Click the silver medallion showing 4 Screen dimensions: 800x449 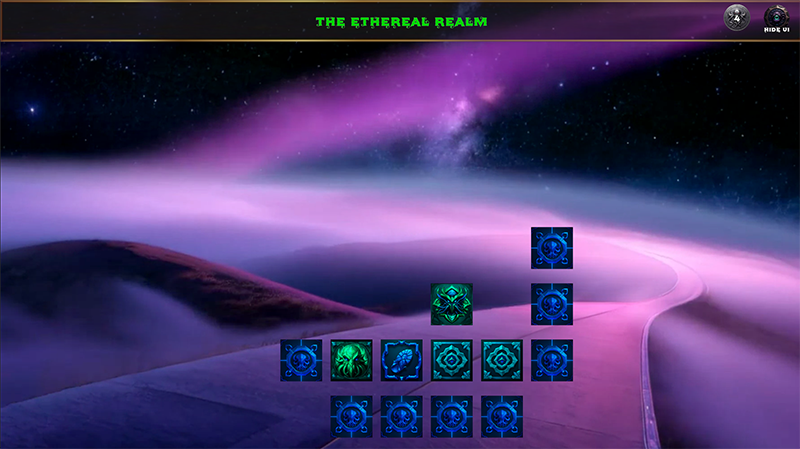tap(736, 17)
